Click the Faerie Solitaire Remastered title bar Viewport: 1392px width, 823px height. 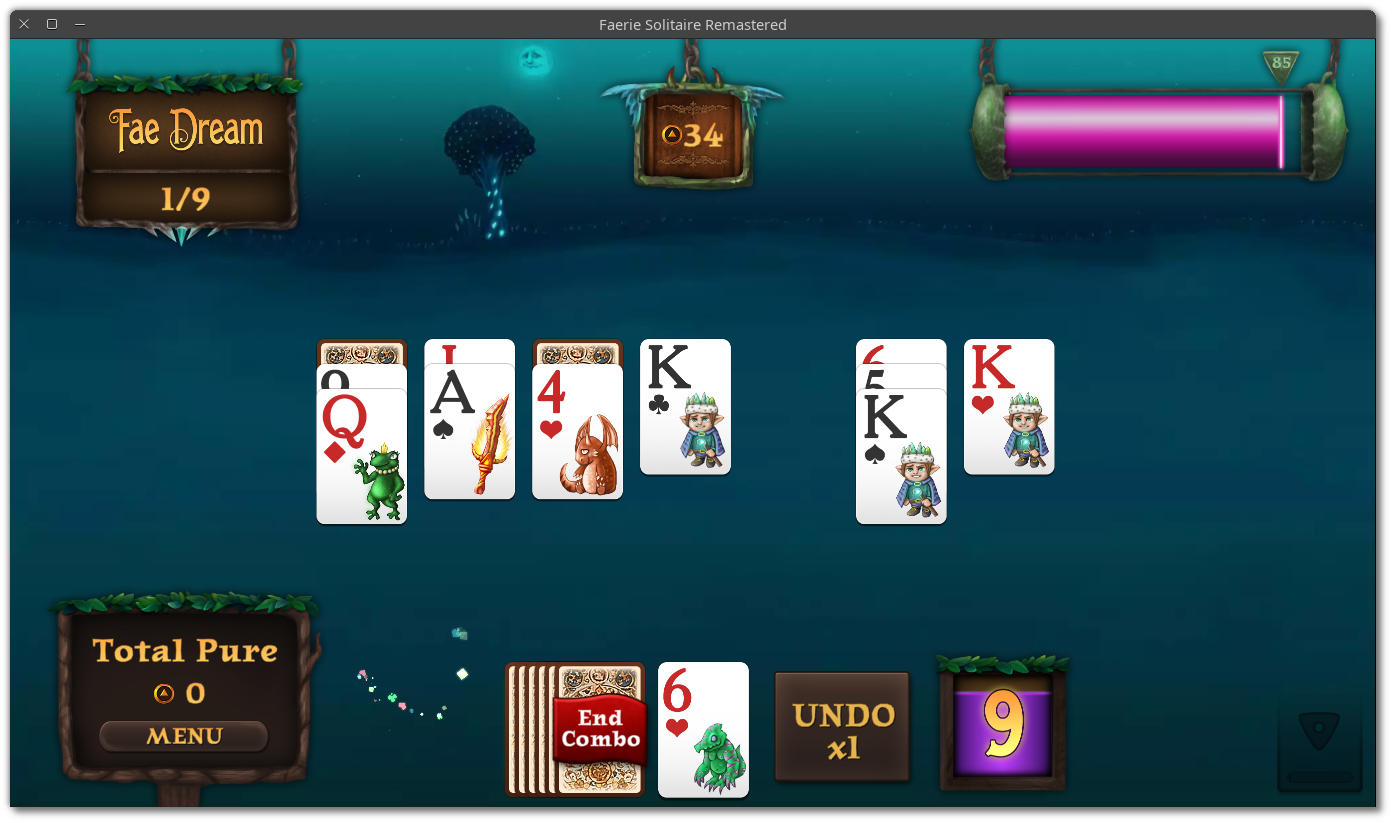point(693,24)
